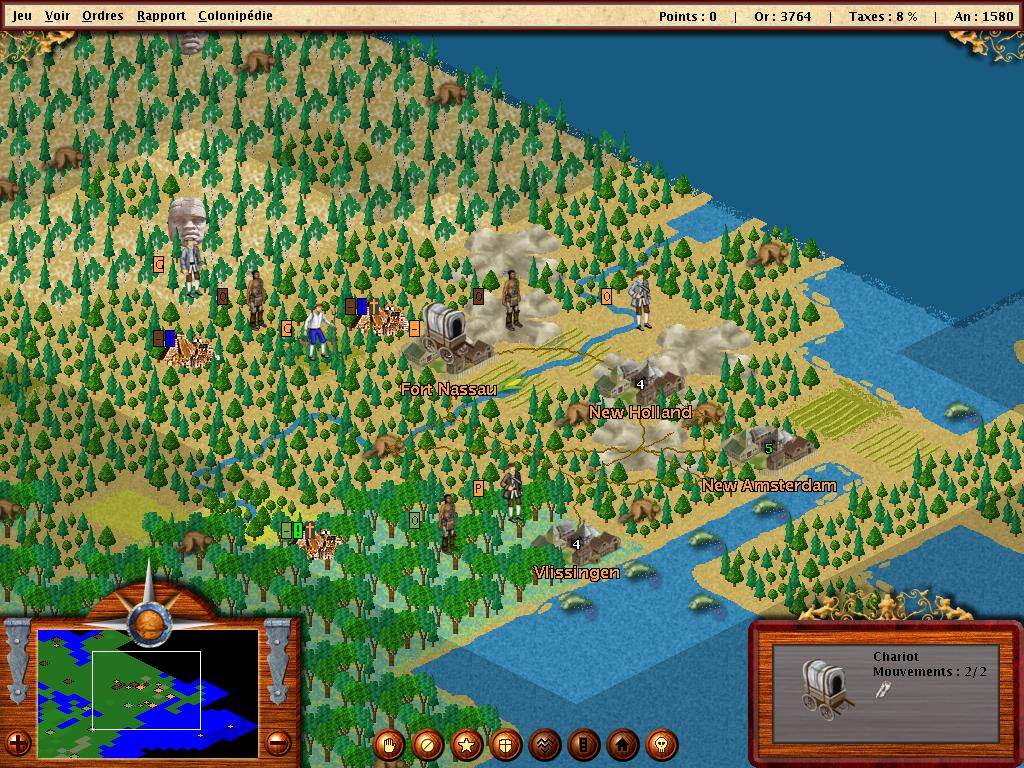Zoom in the minimap with plus button
This screenshot has height=768, width=1024.
[x=18, y=743]
